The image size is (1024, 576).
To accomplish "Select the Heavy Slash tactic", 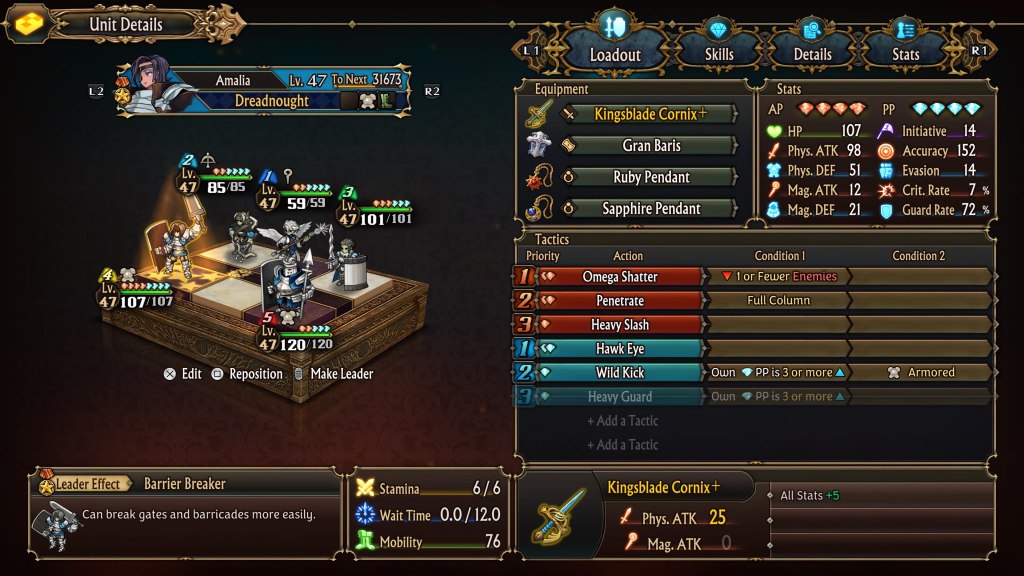I will coord(620,325).
